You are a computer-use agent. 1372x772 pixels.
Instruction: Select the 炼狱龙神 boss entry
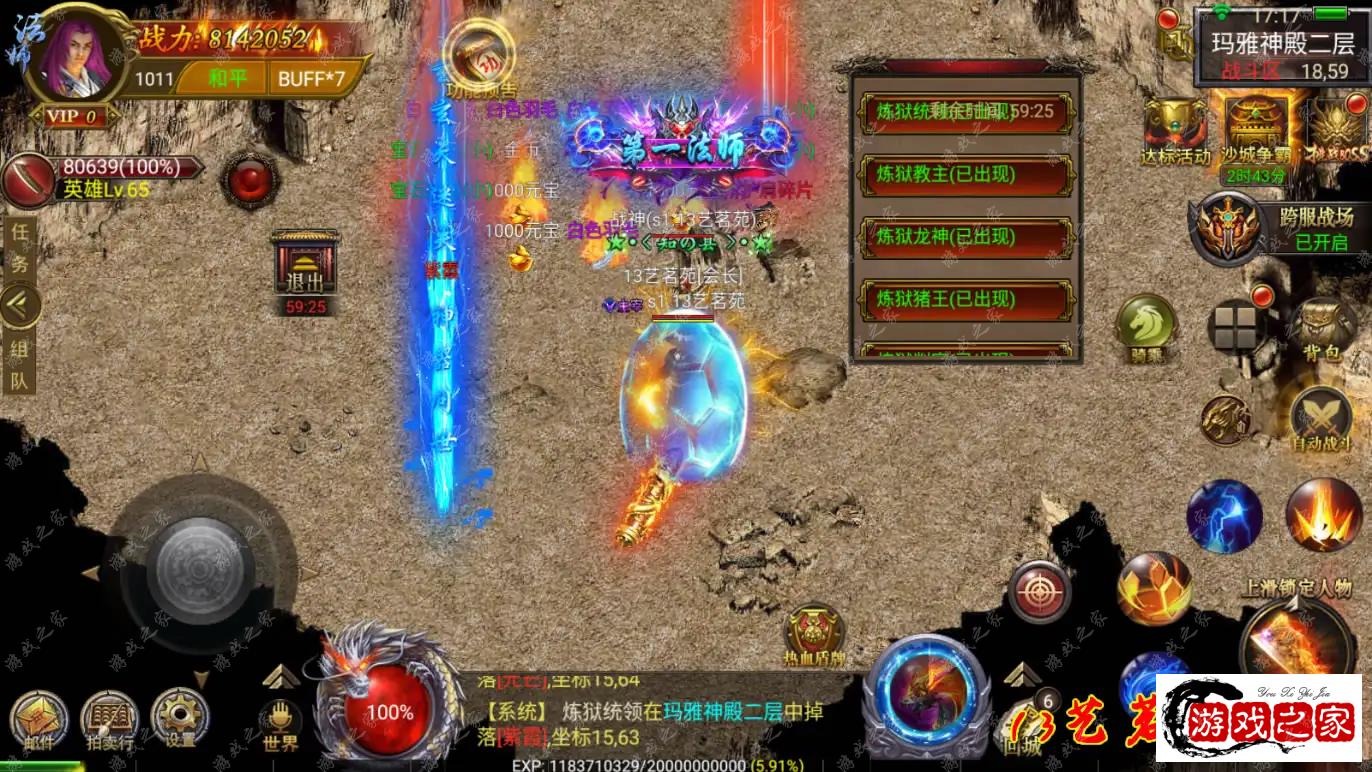(x=965, y=237)
